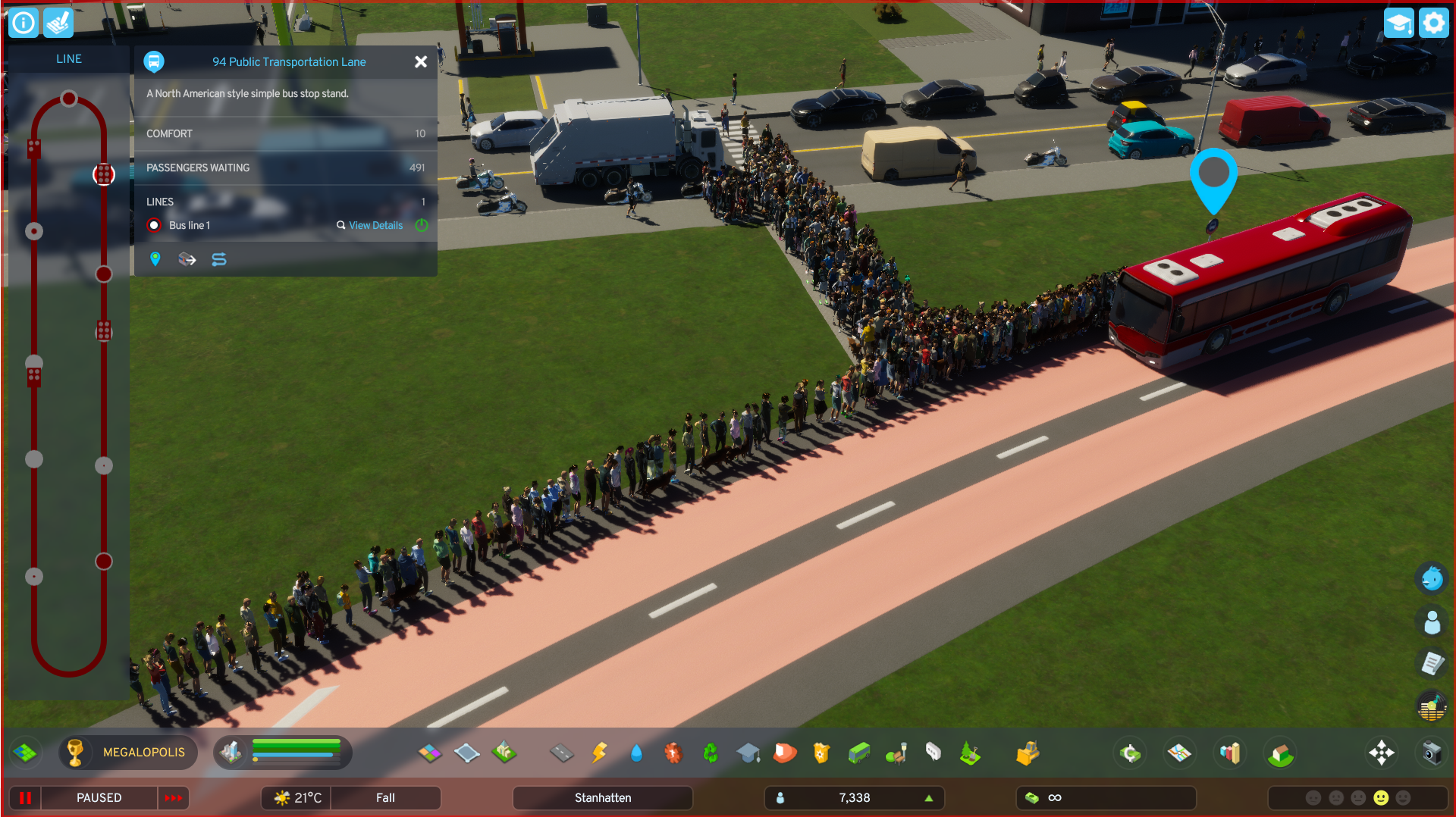1456x817 pixels.
Task: Toggle Bus line 1 active state
Action: pyautogui.click(x=422, y=225)
